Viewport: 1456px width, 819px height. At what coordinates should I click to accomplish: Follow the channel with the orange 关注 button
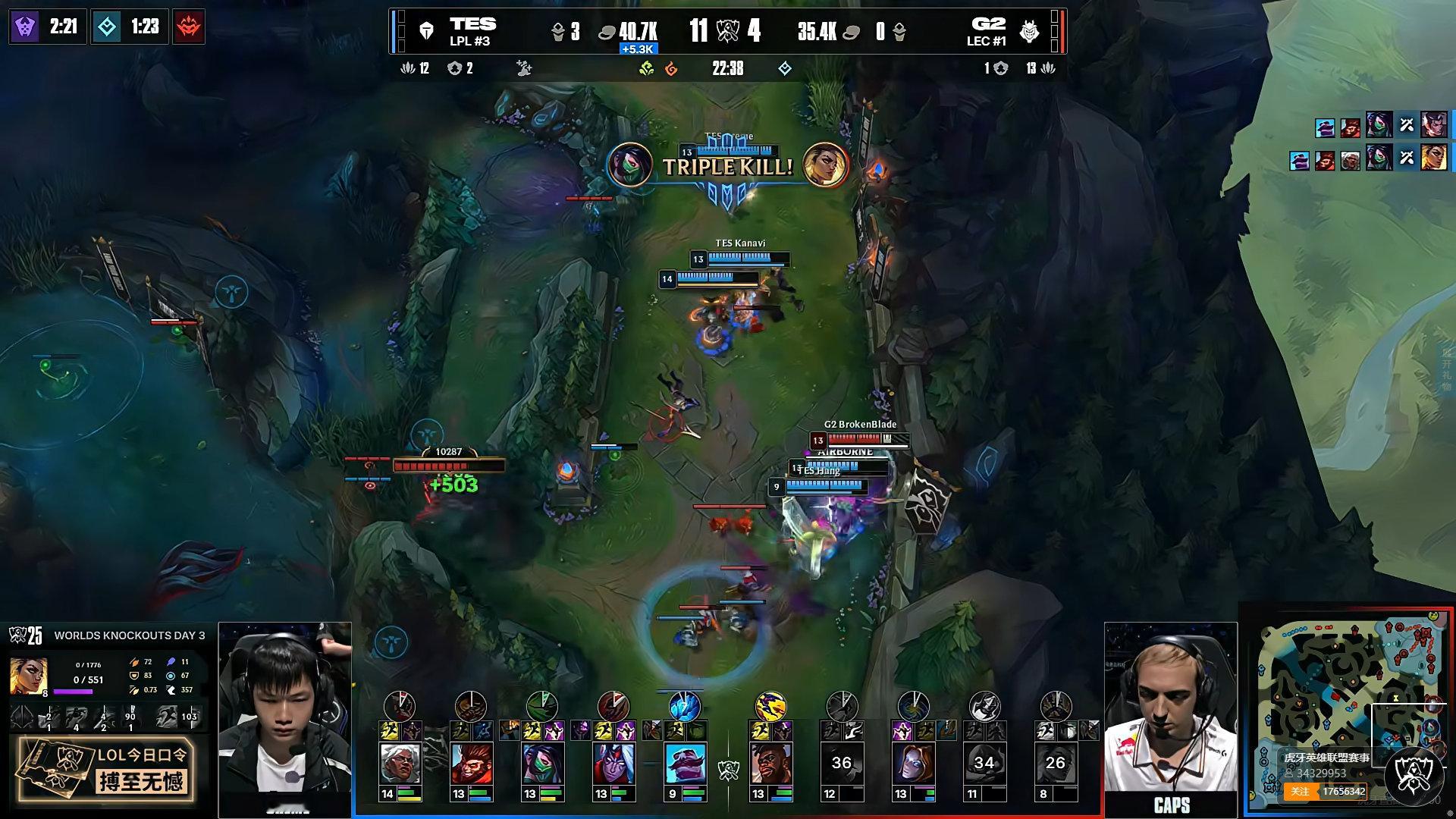point(1301,792)
